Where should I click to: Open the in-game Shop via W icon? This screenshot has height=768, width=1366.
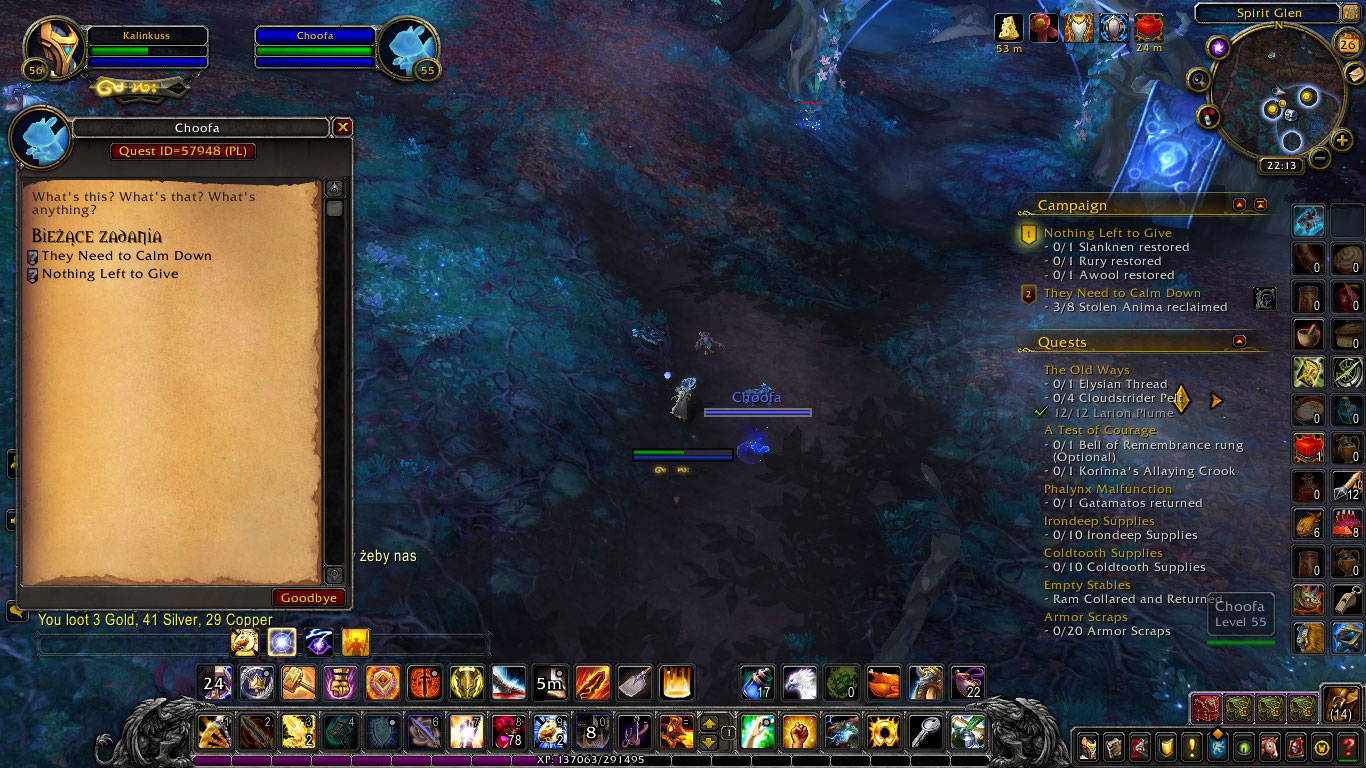pyautogui.click(x=1322, y=748)
